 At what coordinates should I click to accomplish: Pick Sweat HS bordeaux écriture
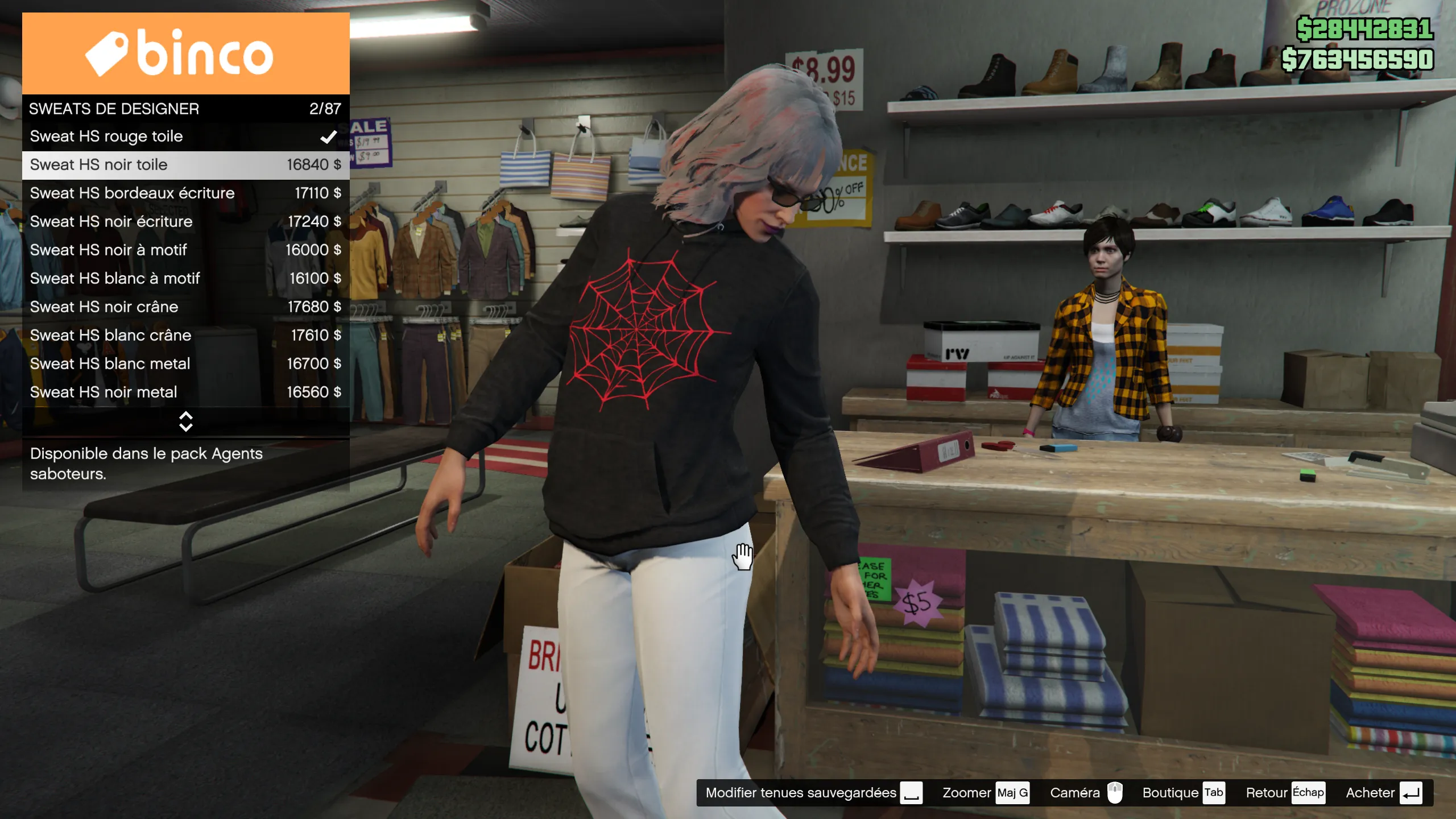185,193
